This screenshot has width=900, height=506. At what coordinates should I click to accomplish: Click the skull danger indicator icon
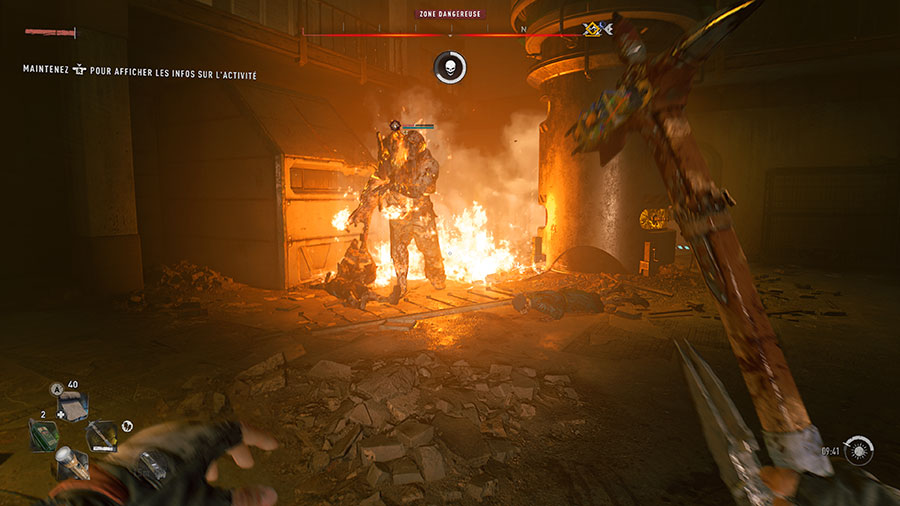(x=450, y=68)
